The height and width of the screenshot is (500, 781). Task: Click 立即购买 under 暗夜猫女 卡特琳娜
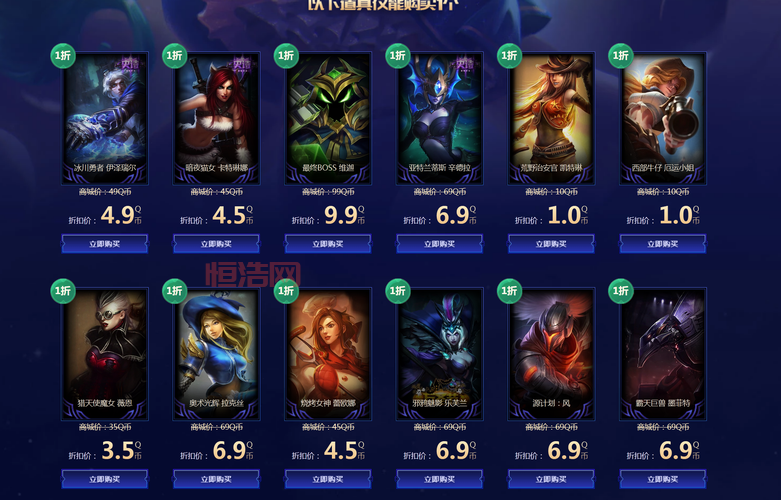coord(216,243)
